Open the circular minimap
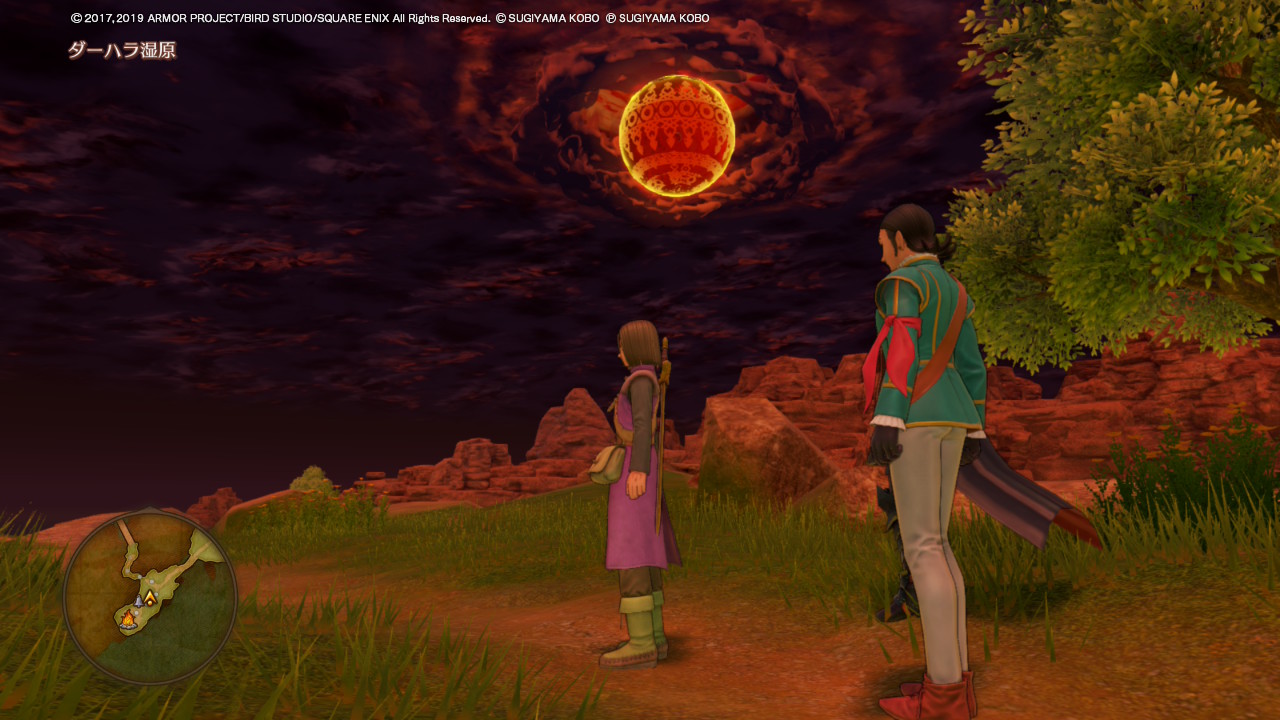The image size is (1280, 720). click(150, 597)
